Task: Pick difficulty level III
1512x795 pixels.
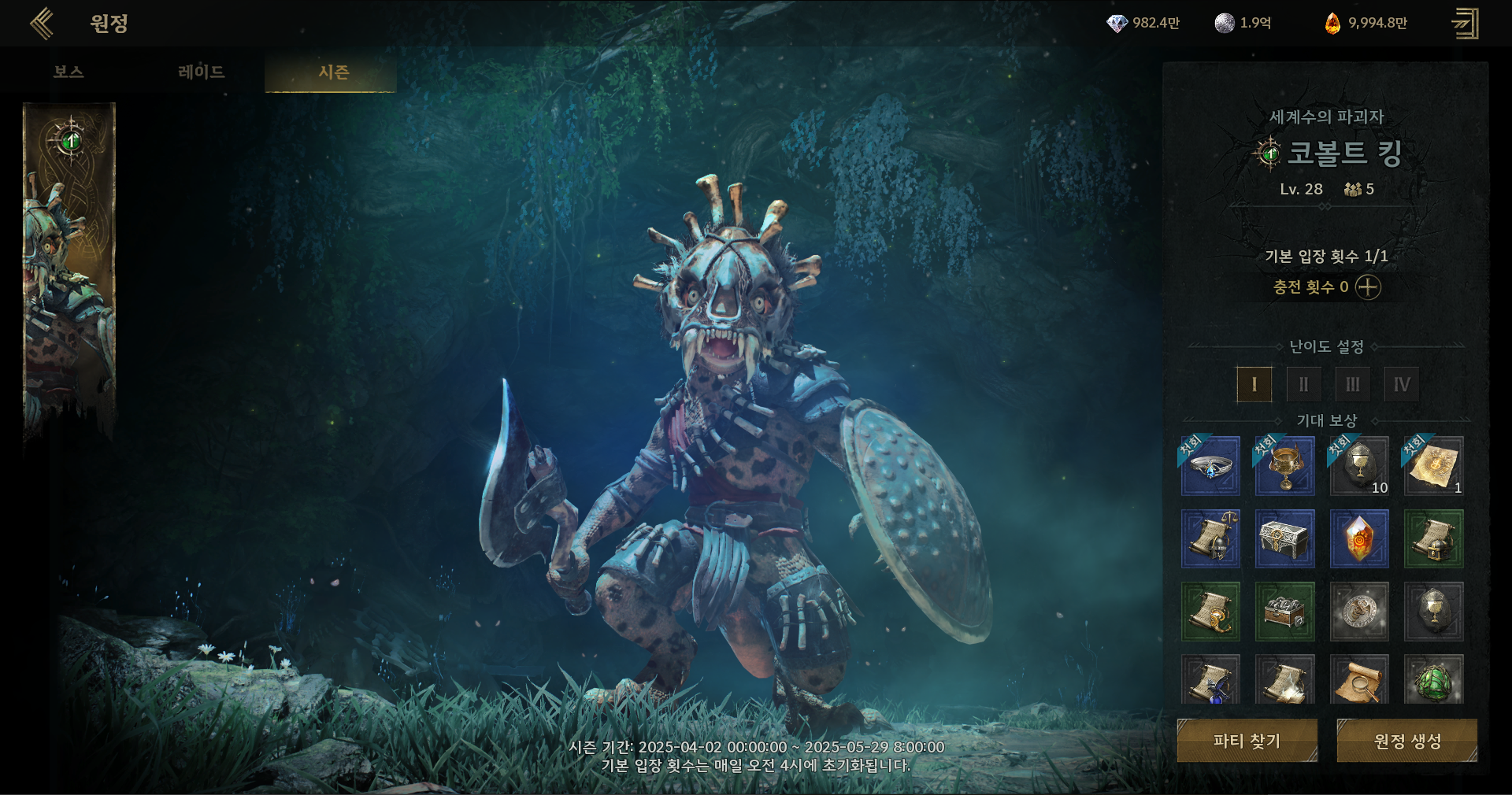Action: (x=1352, y=385)
